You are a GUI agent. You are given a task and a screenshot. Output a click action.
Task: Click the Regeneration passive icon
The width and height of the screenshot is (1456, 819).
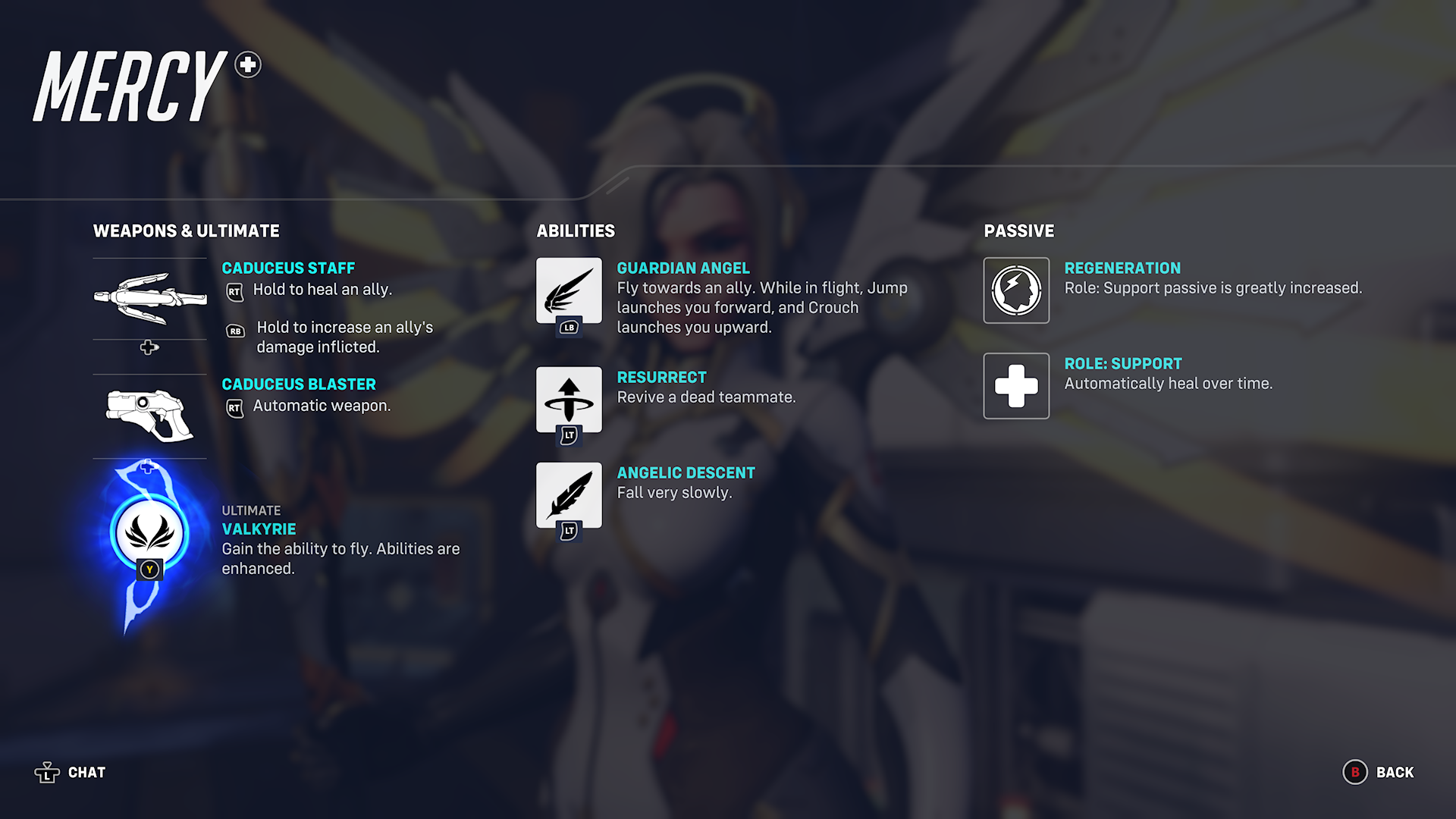tap(1016, 290)
